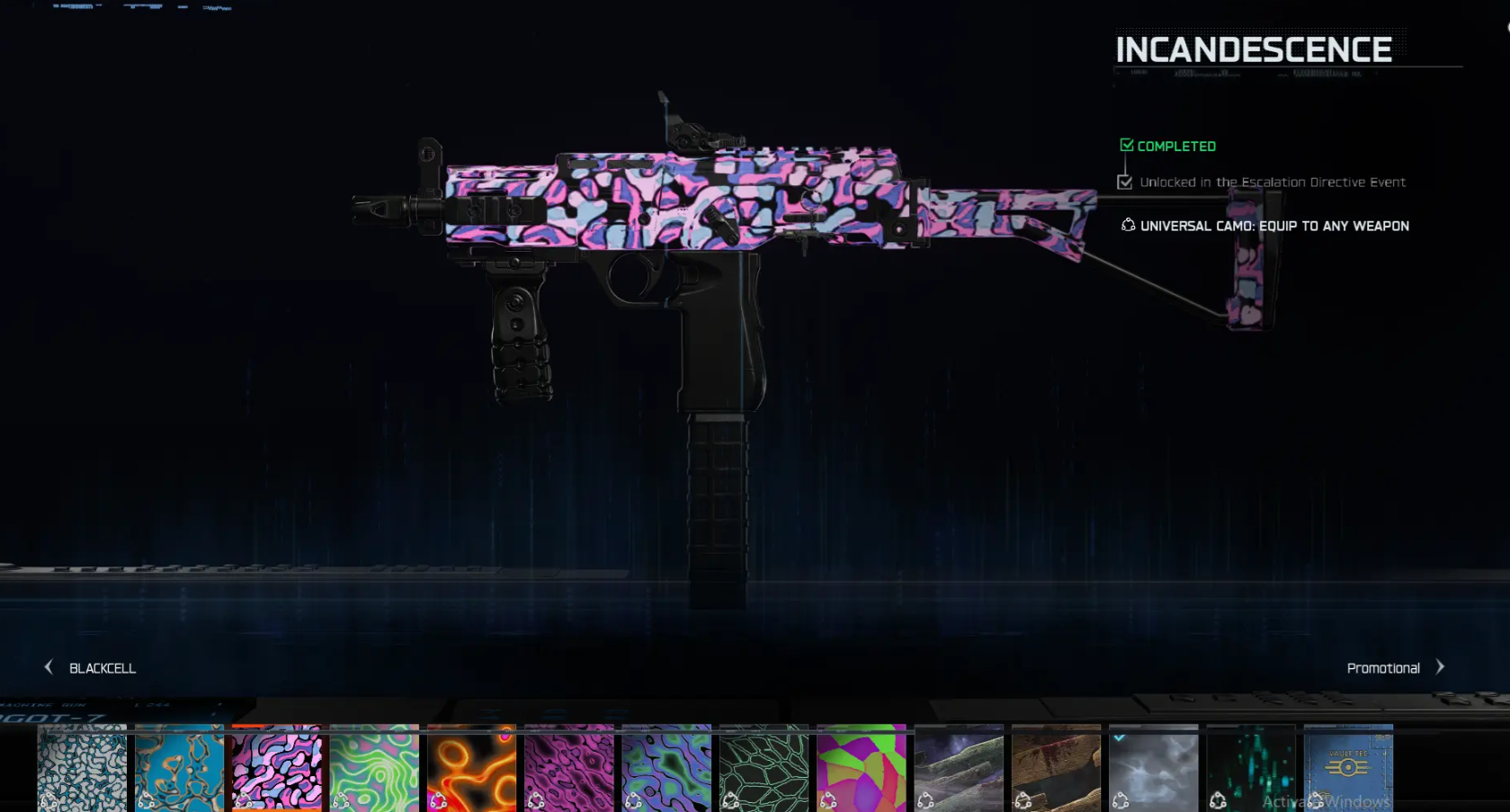Switch to the BLACKCELL camo category

(x=102, y=668)
